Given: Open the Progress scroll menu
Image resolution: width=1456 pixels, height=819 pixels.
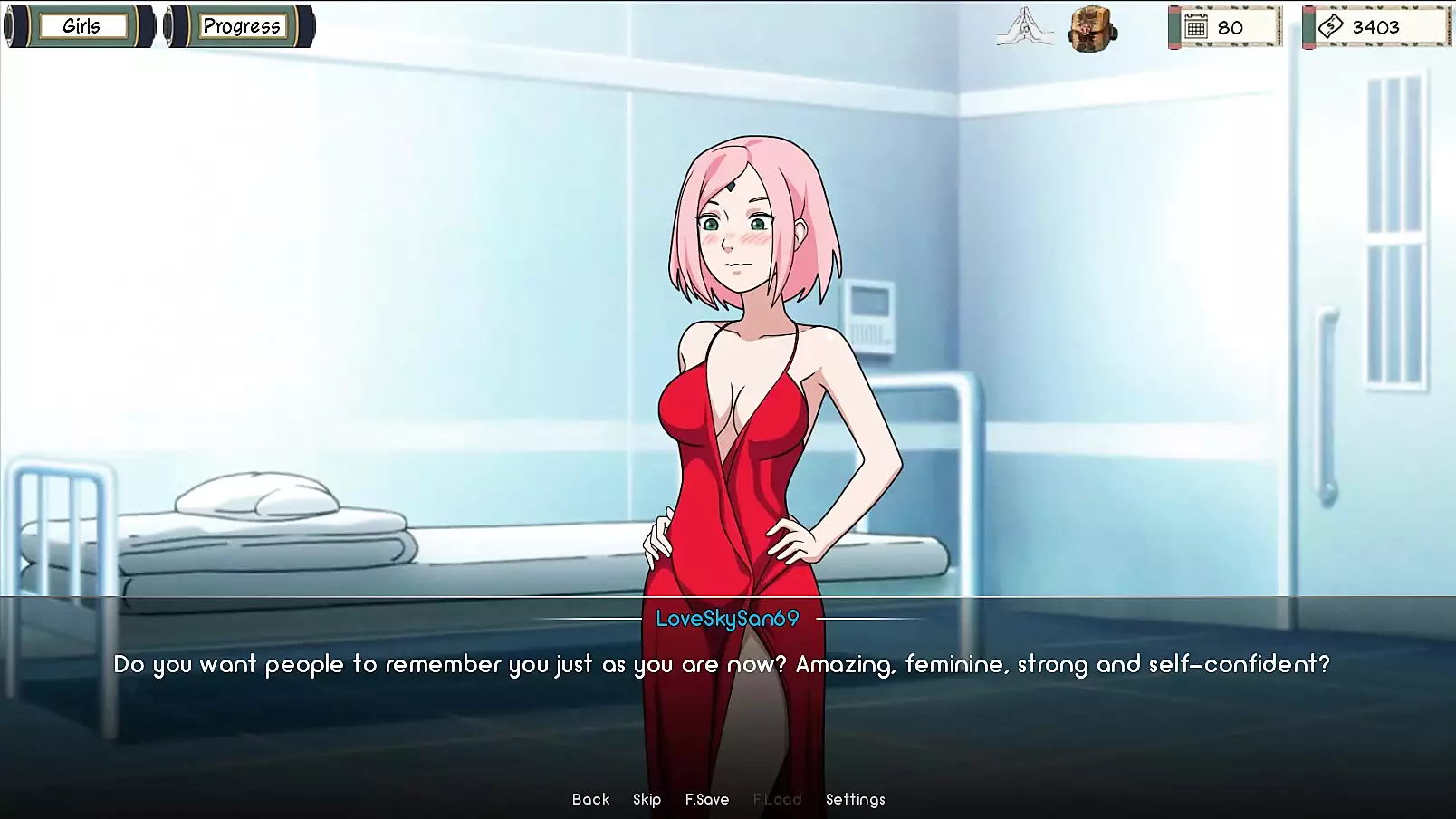Looking at the screenshot, I should point(241,26).
